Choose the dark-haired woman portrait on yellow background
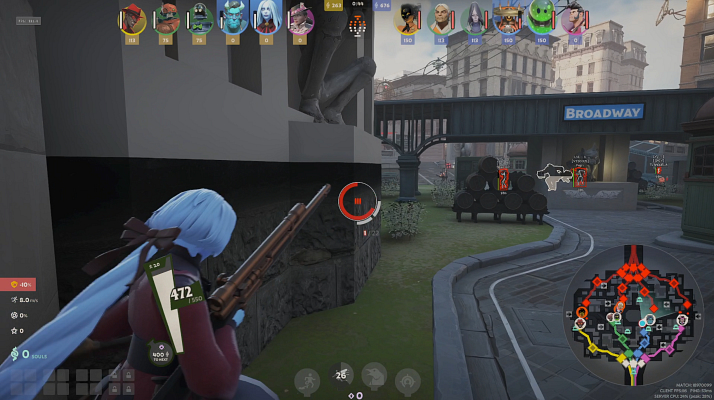Screen dimensions: 714x400 tap(407, 18)
